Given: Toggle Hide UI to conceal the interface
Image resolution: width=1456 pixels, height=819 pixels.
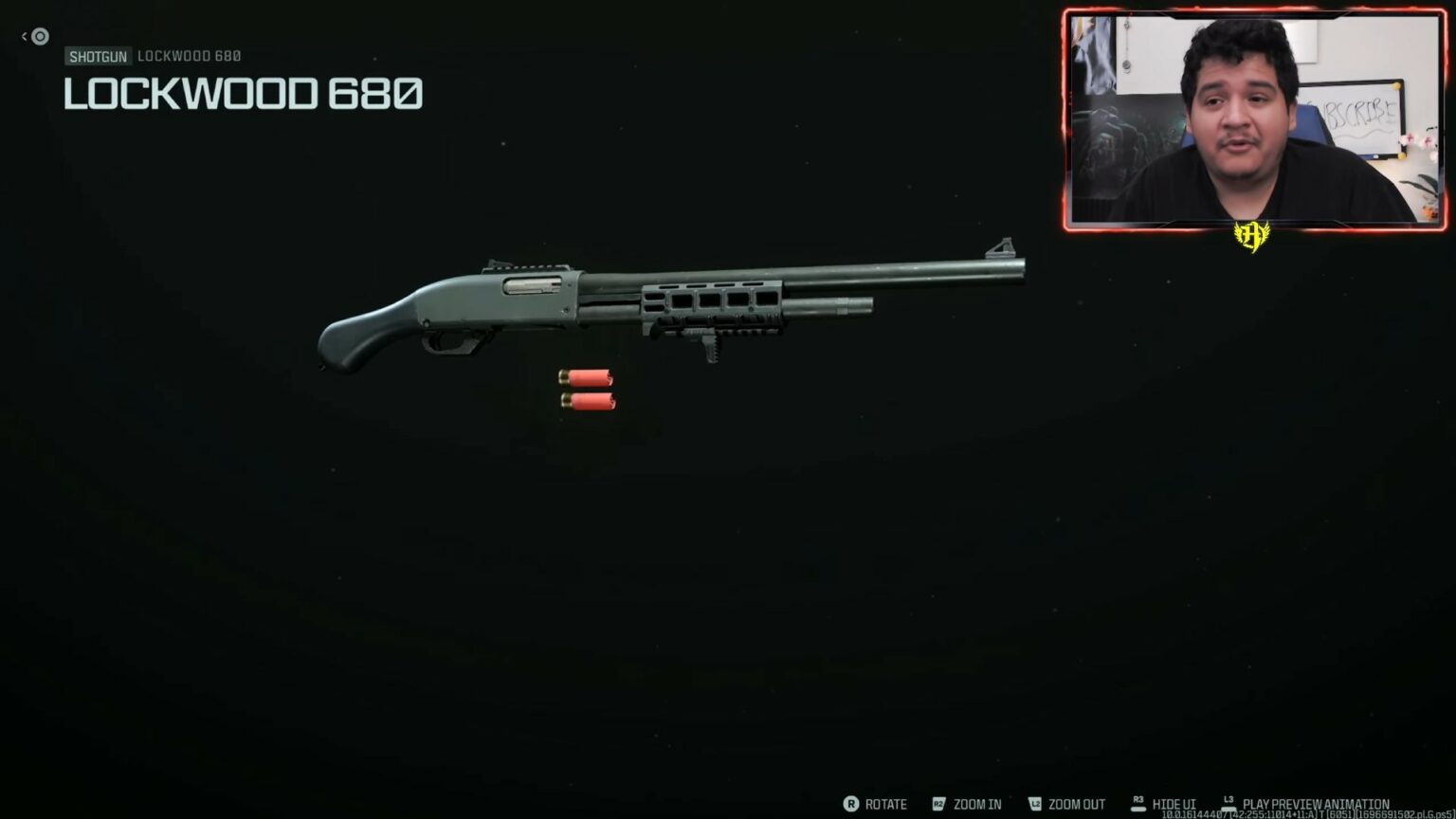Looking at the screenshot, I should point(1174,803).
